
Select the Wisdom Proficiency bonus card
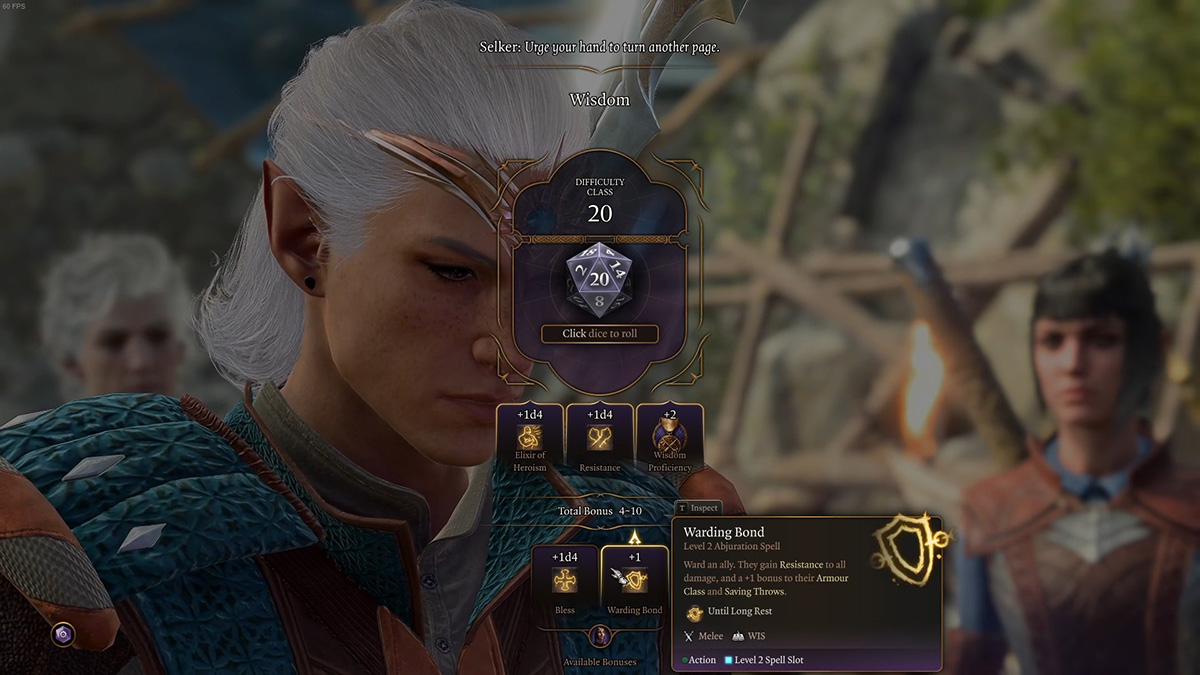669,438
